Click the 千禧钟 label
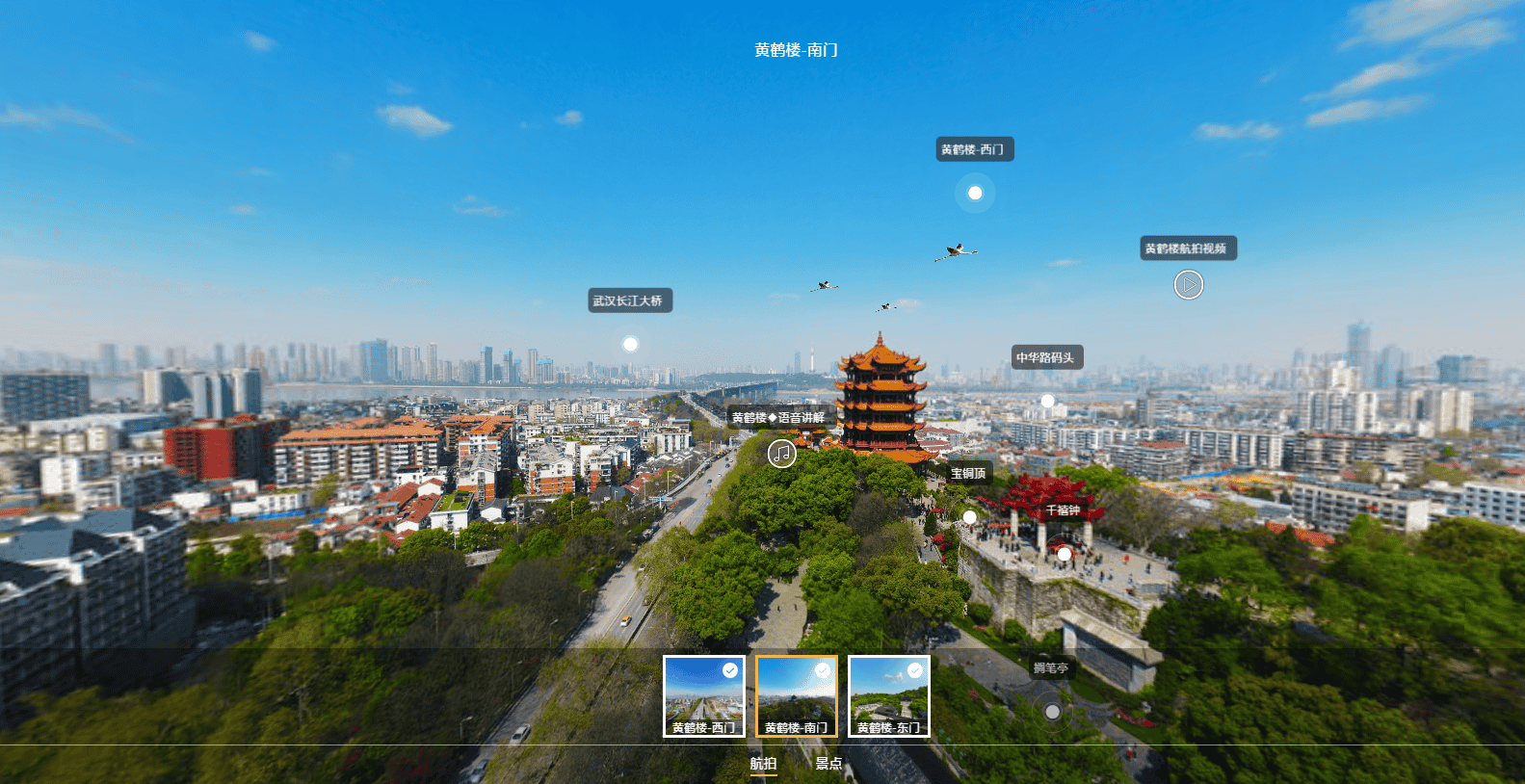The image size is (1525, 784). point(1064,509)
